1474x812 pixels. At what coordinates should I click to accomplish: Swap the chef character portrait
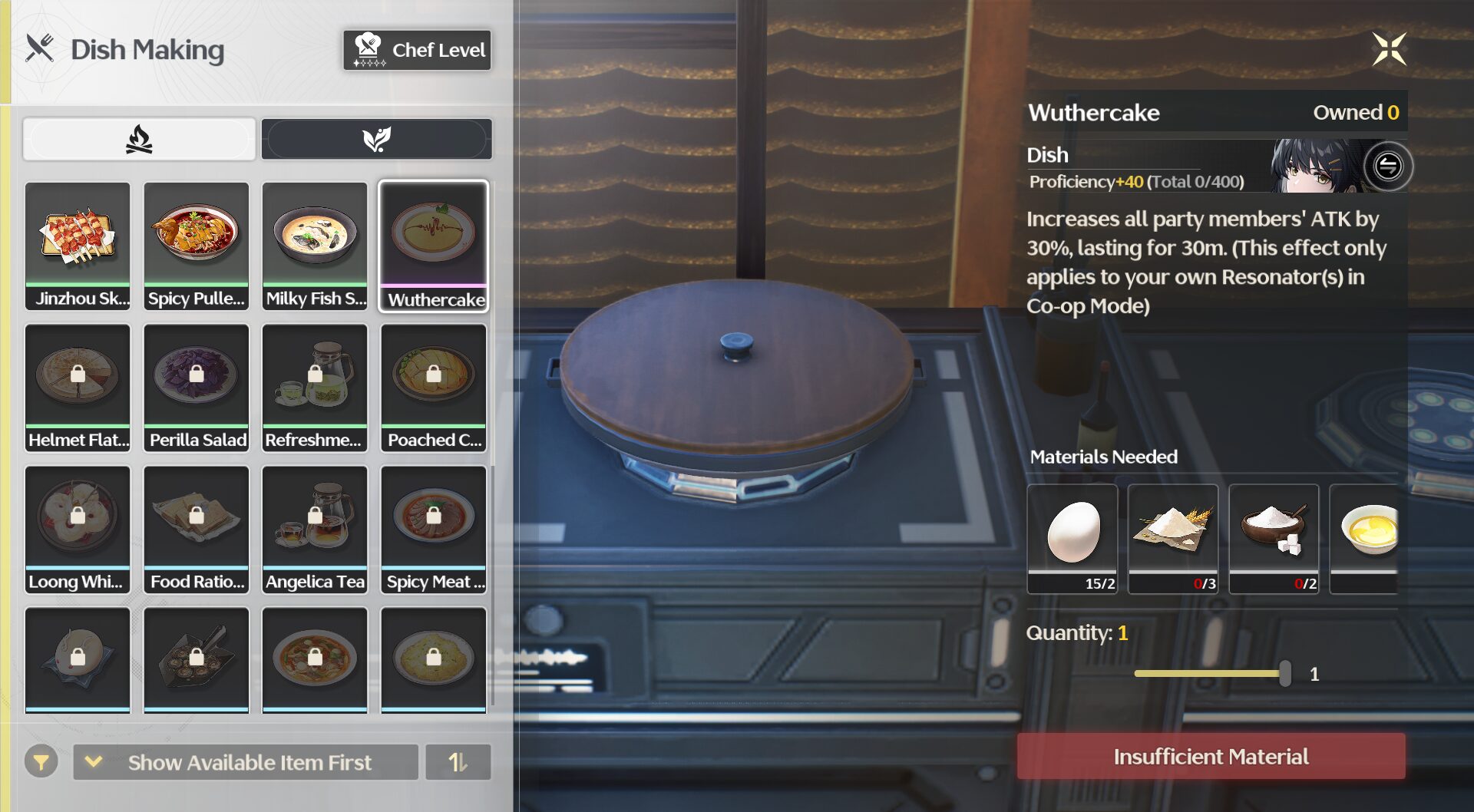(1388, 166)
